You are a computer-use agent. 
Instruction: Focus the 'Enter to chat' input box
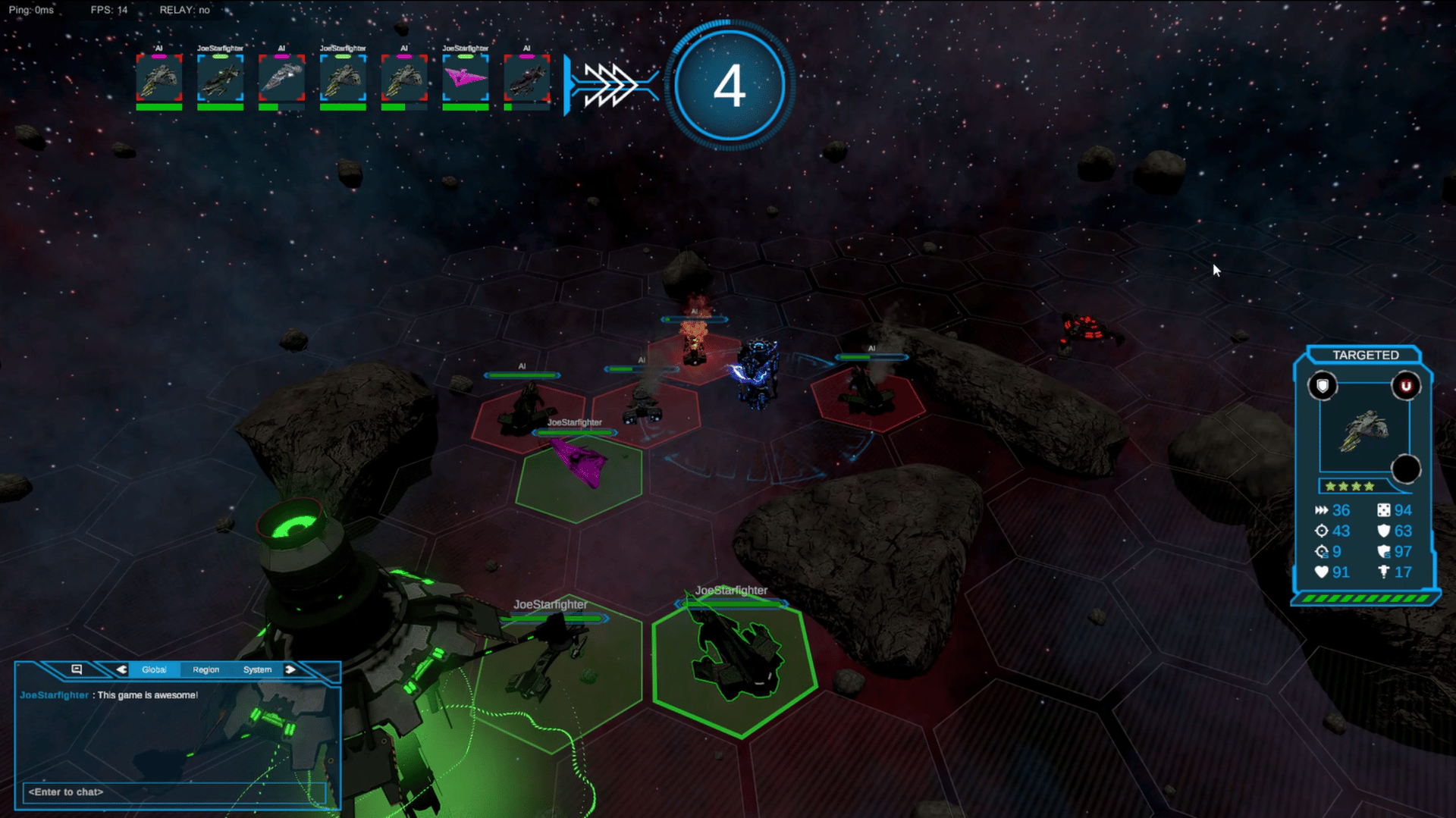pyautogui.click(x=174, y=792)
